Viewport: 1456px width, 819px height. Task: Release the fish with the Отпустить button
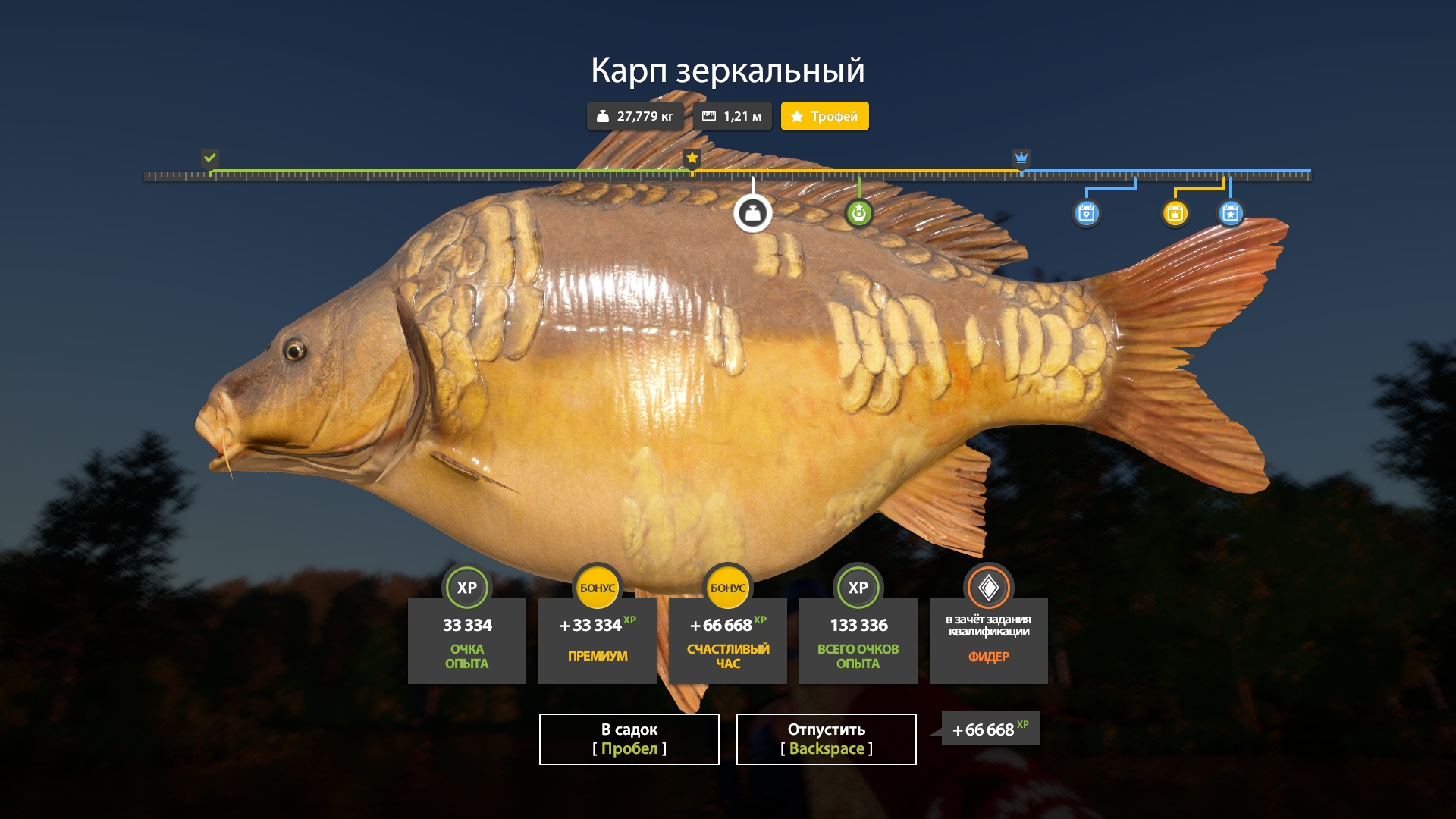pos(826,739)
